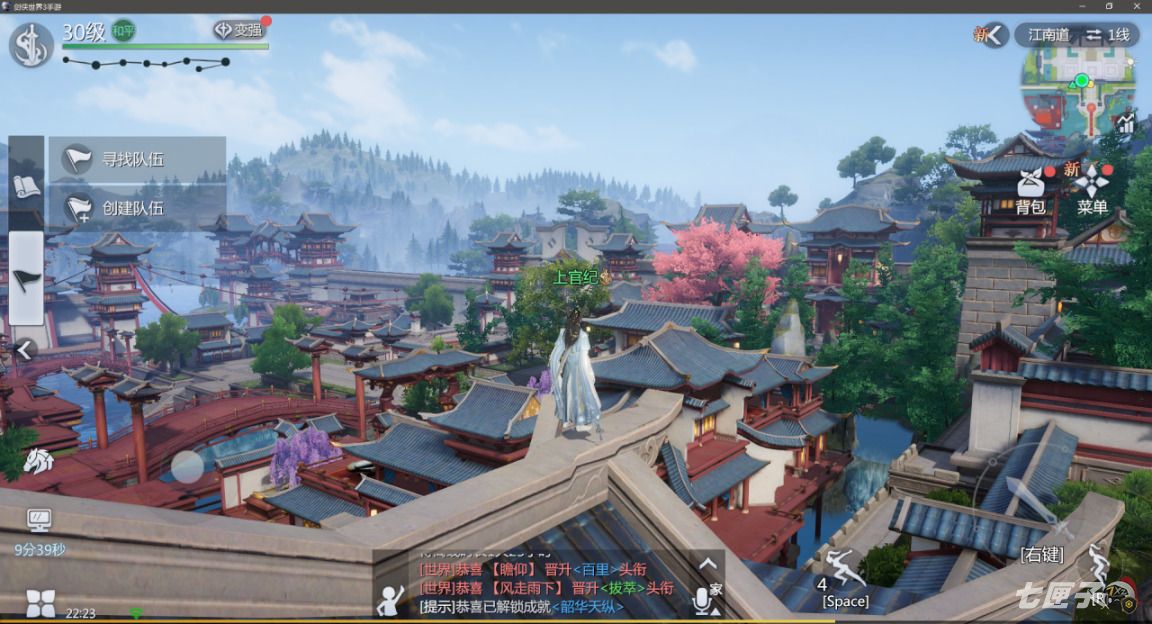Choose 创建队伍 to create a team
1152x624 pixels.
[x=136, y=208]
